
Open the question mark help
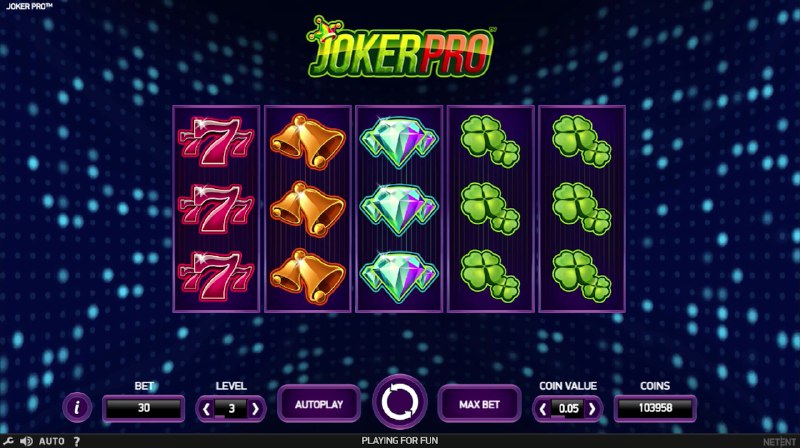(77, 440)
